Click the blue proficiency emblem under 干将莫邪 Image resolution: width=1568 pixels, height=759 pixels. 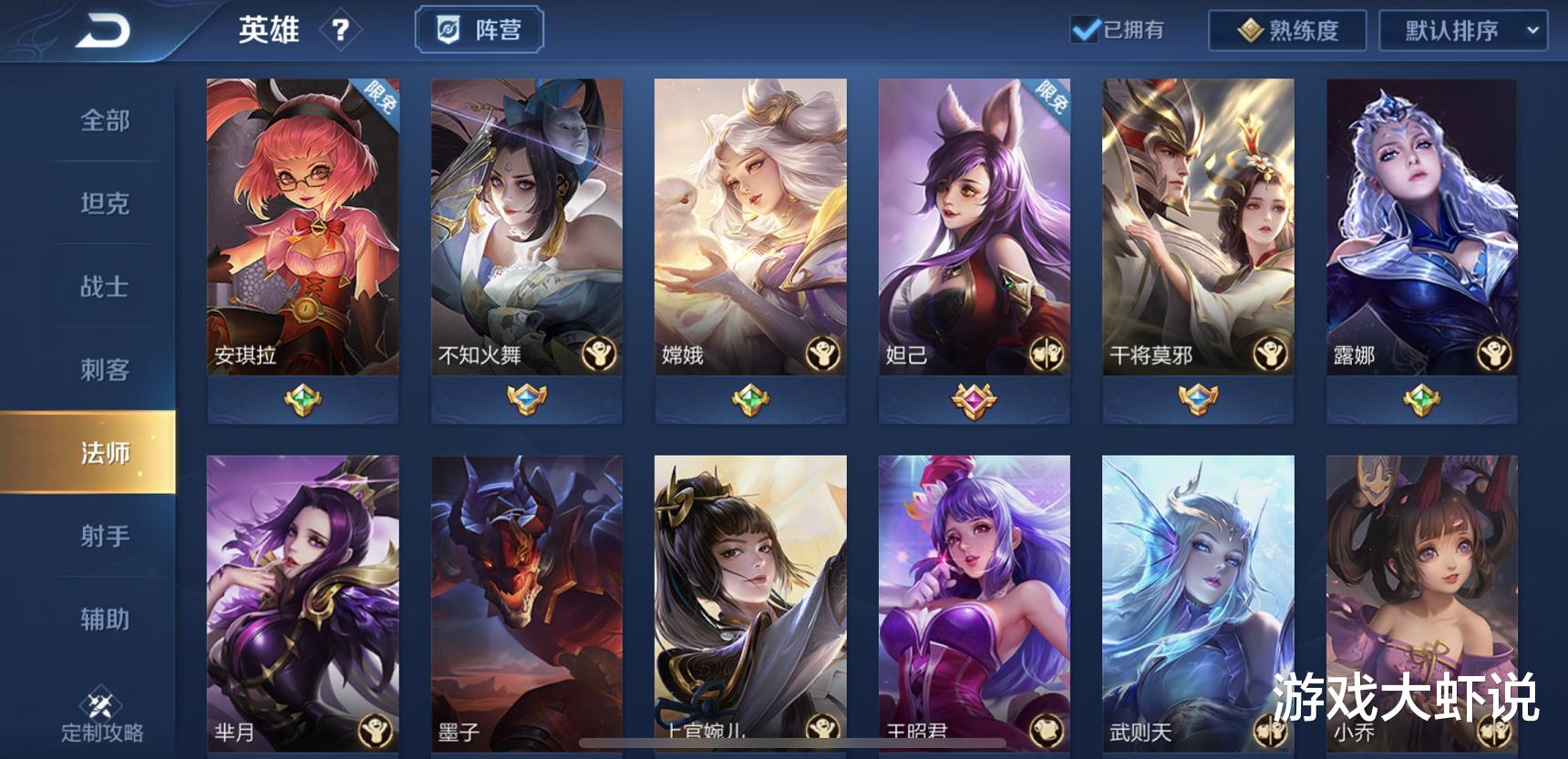point(1198,399)
